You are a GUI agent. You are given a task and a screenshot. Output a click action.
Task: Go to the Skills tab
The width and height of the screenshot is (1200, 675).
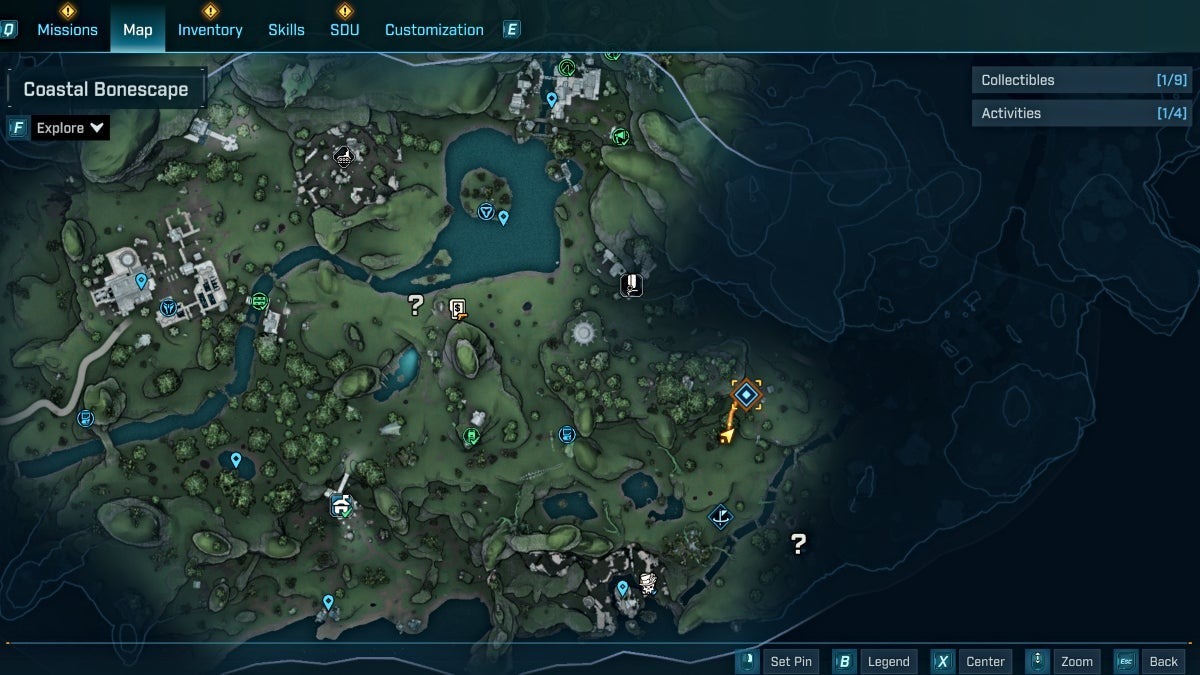click(x=286, y=30)
